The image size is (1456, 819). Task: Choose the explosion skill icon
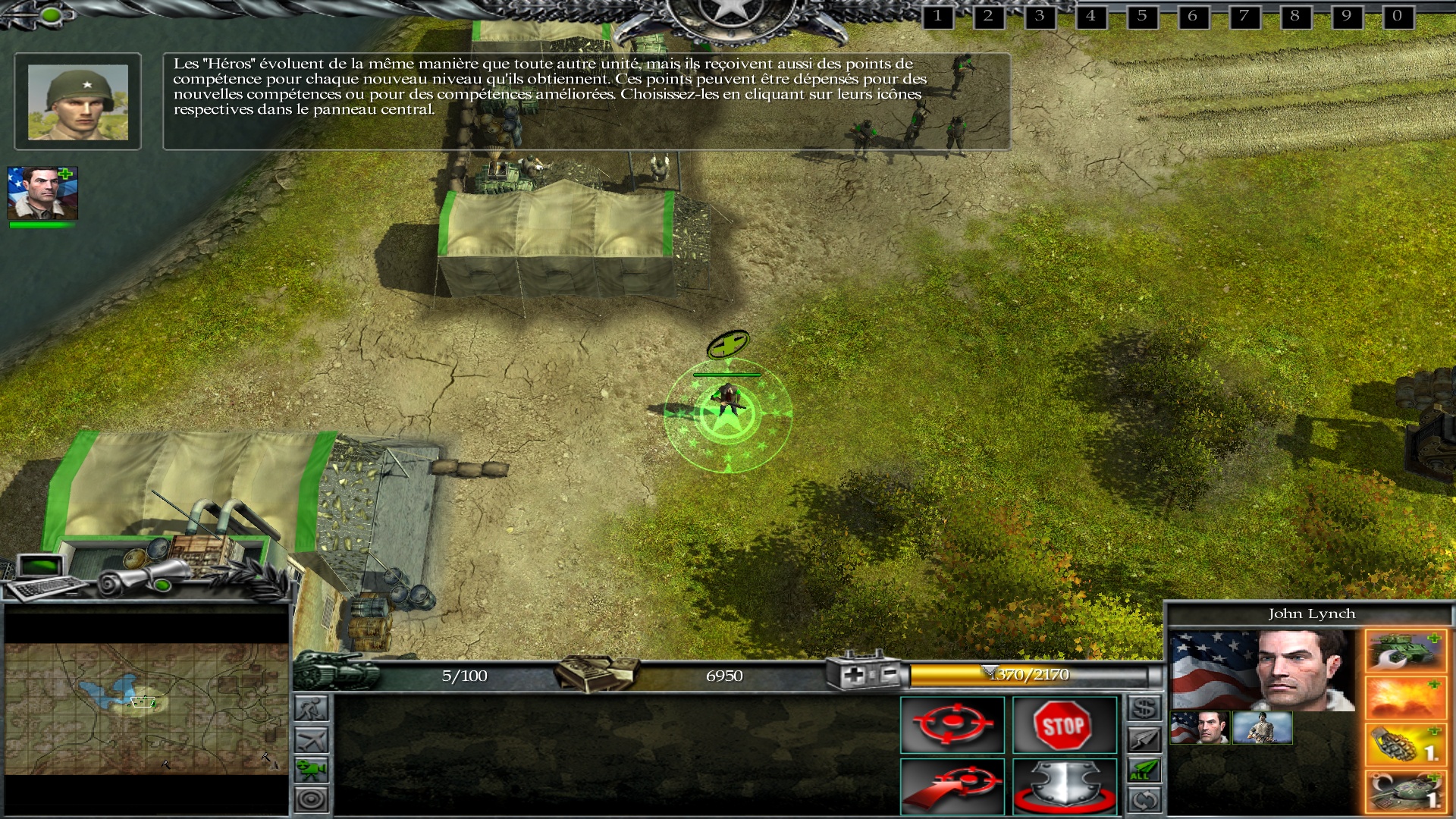[x=1404, y=697]
